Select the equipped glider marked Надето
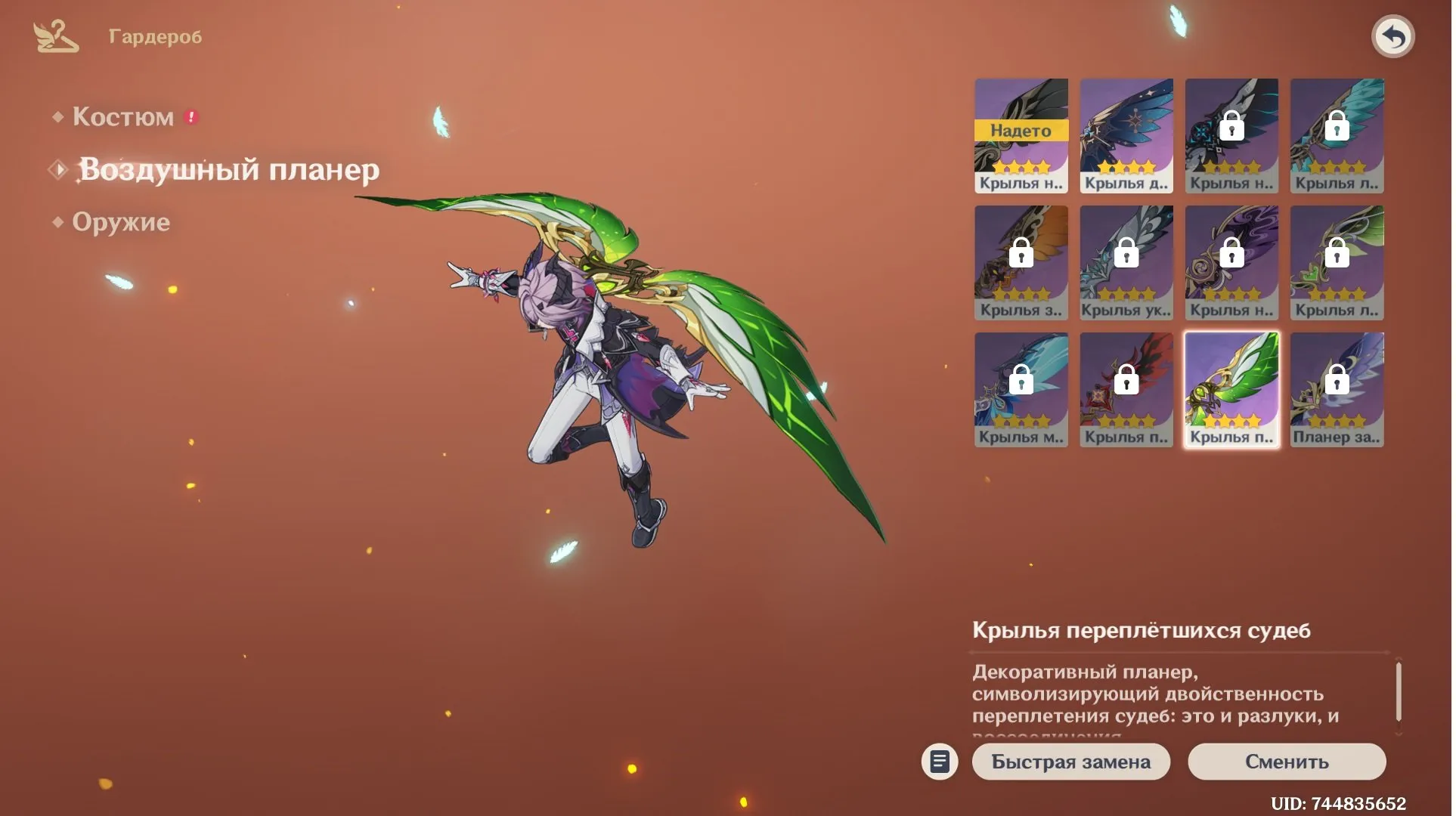The height and width of the screenshot is (816, 1456). tap(1021, 134)
